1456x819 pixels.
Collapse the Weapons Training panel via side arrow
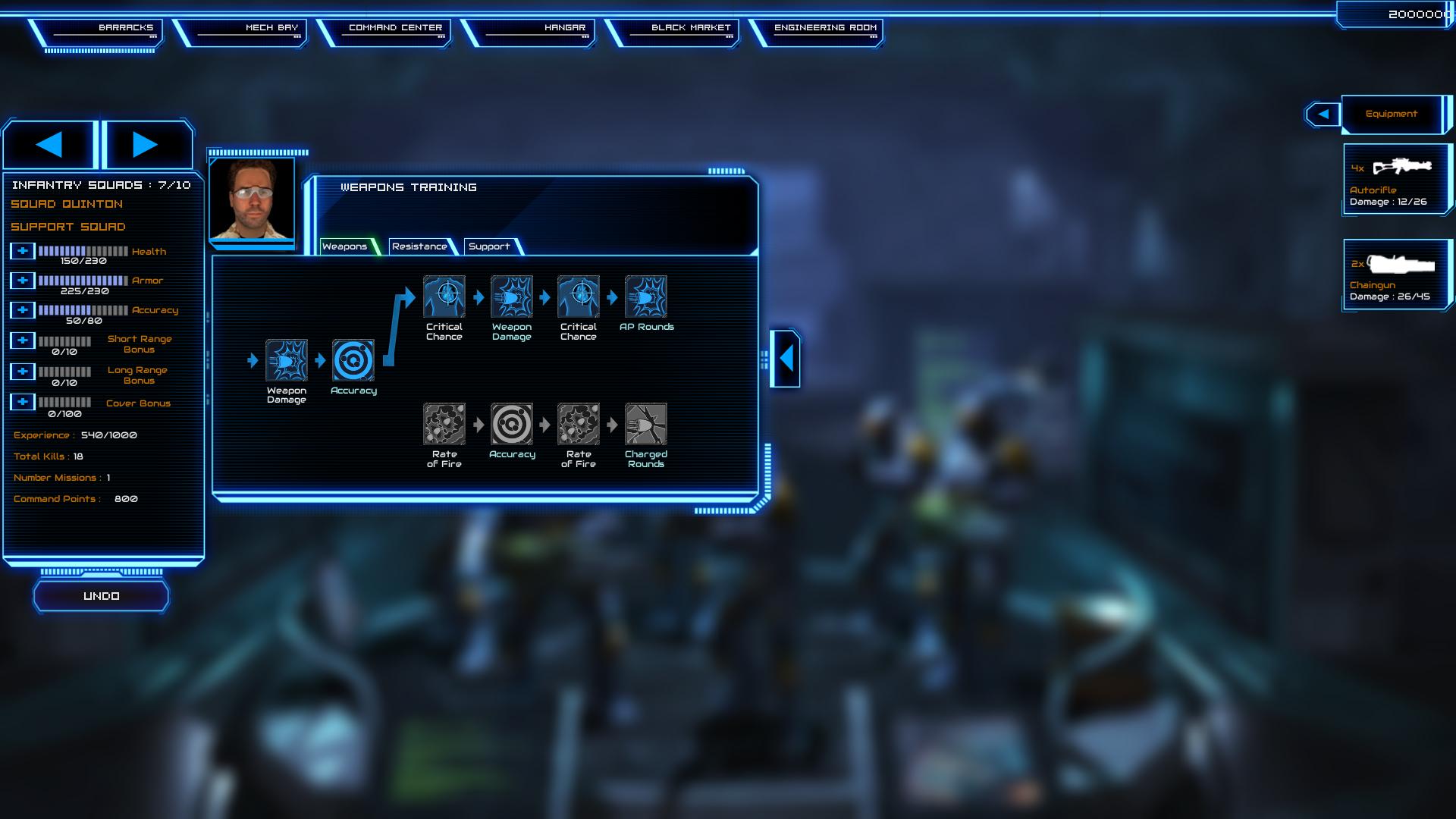click(x=785, y=358)
